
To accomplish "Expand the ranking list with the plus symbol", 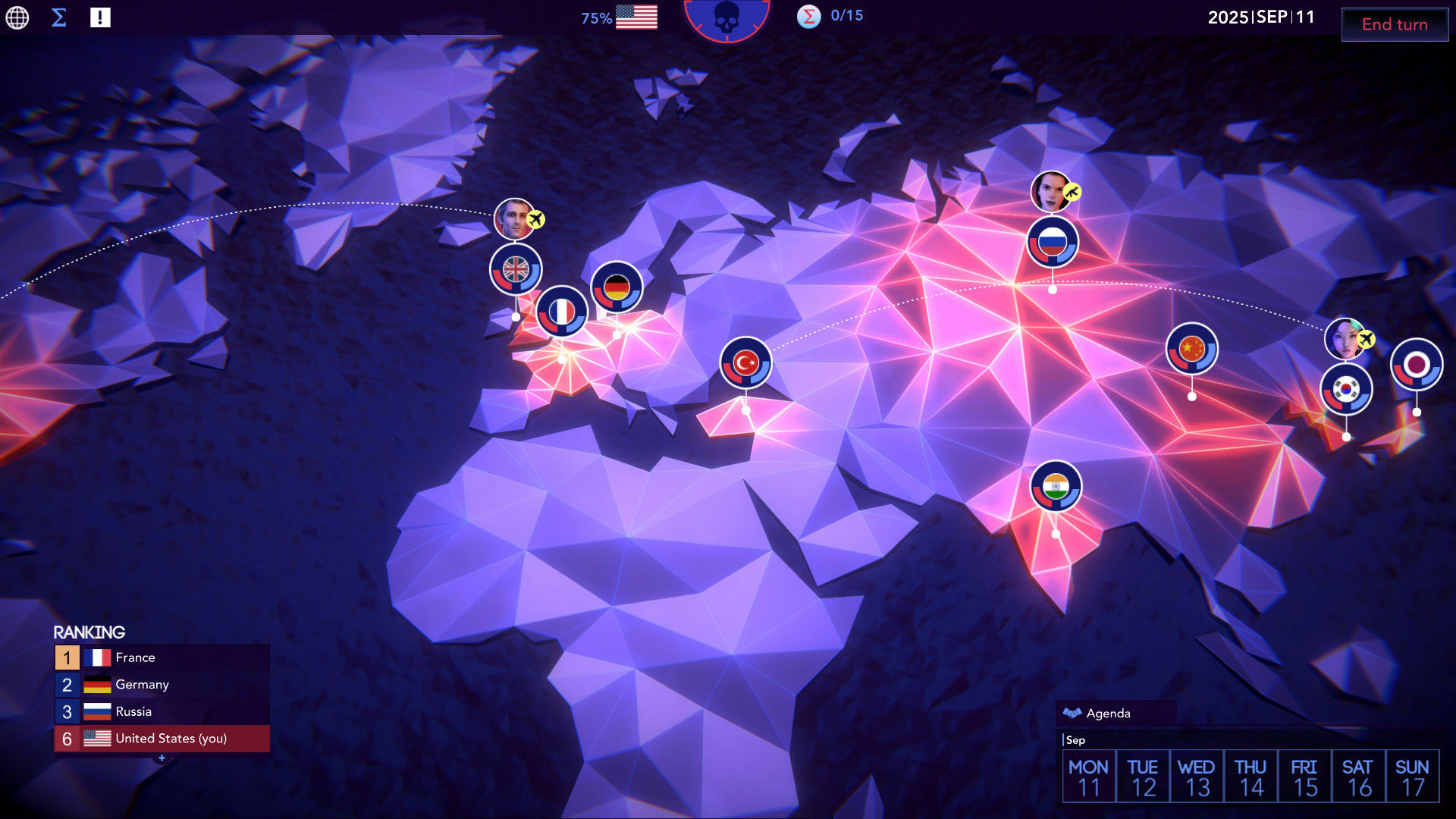I will tap(162, 758).
